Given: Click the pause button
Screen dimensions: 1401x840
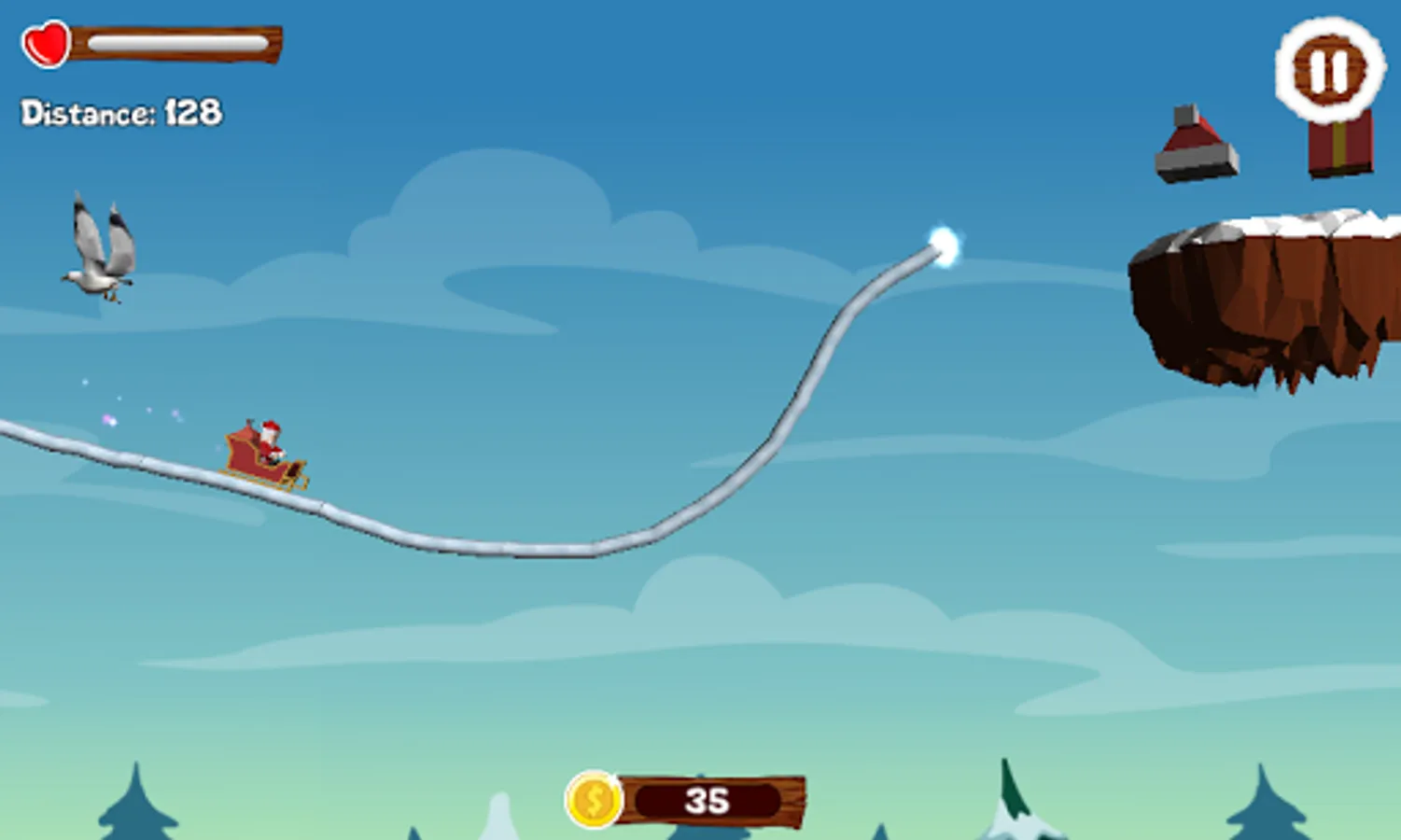Looking at the screenshot, I should pyautogui.click(x=1329, y=69).
